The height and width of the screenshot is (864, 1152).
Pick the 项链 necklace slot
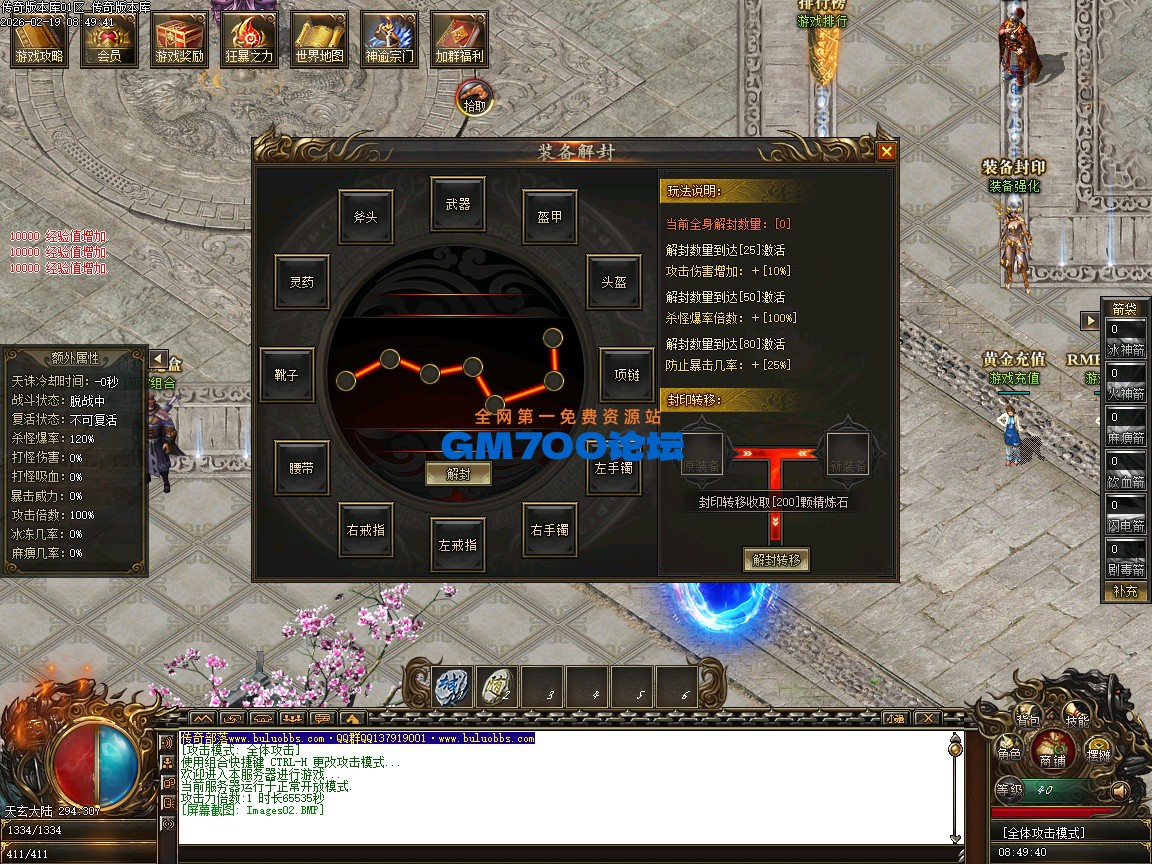627,375
